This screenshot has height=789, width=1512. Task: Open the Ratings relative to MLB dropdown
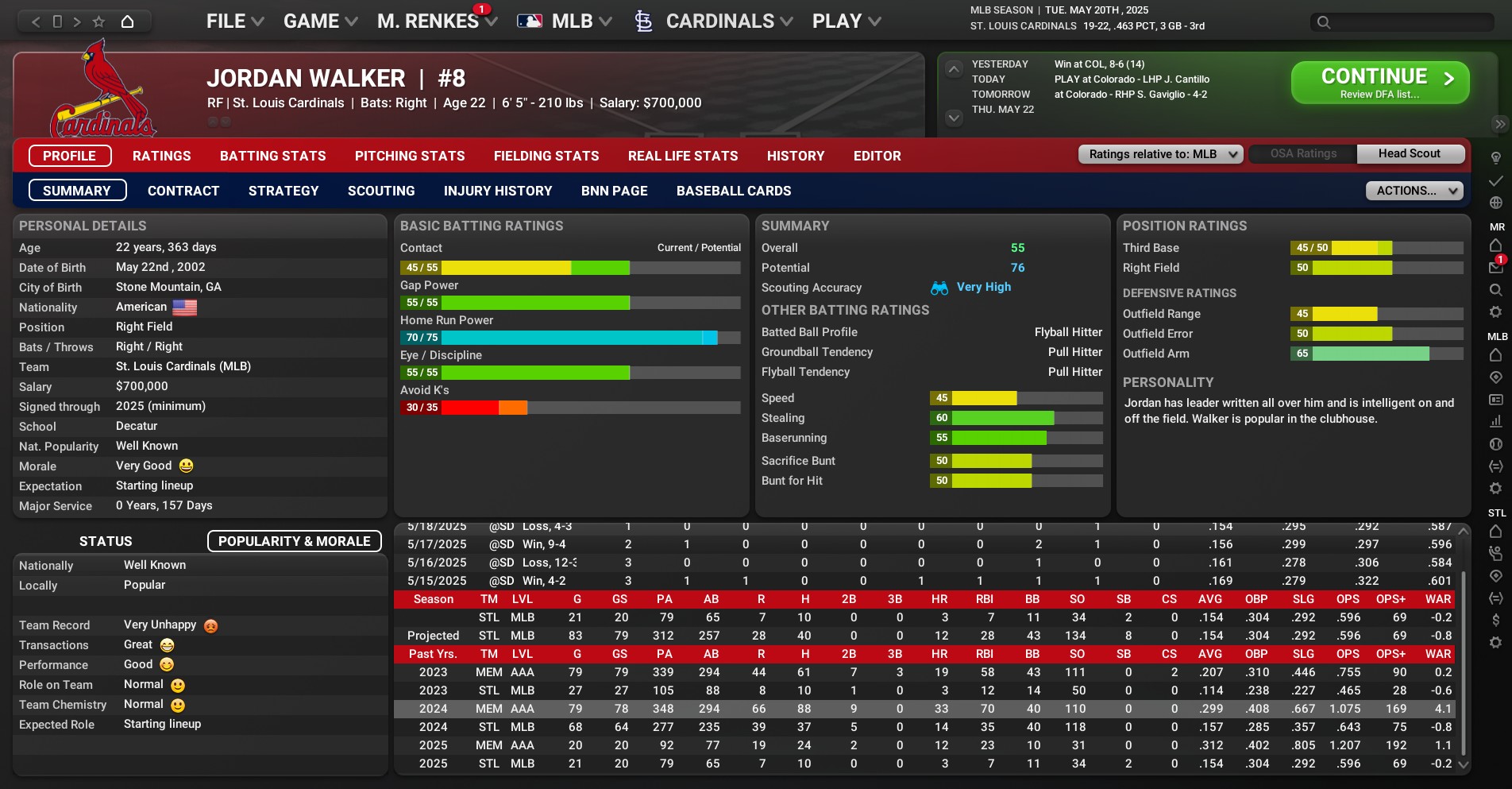(x=1160, y=154)
